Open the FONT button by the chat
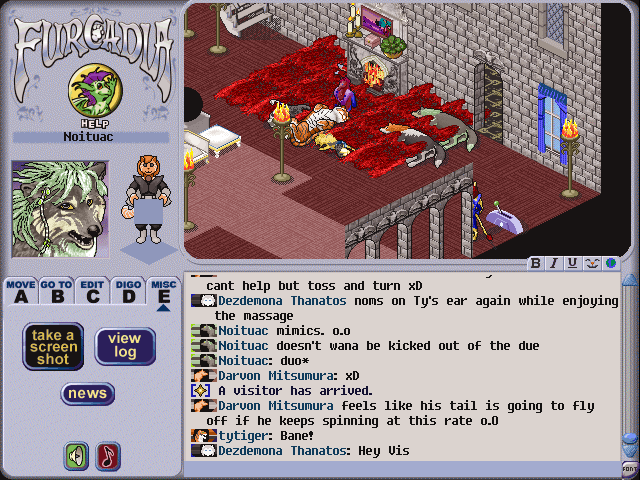 [629, 468]
